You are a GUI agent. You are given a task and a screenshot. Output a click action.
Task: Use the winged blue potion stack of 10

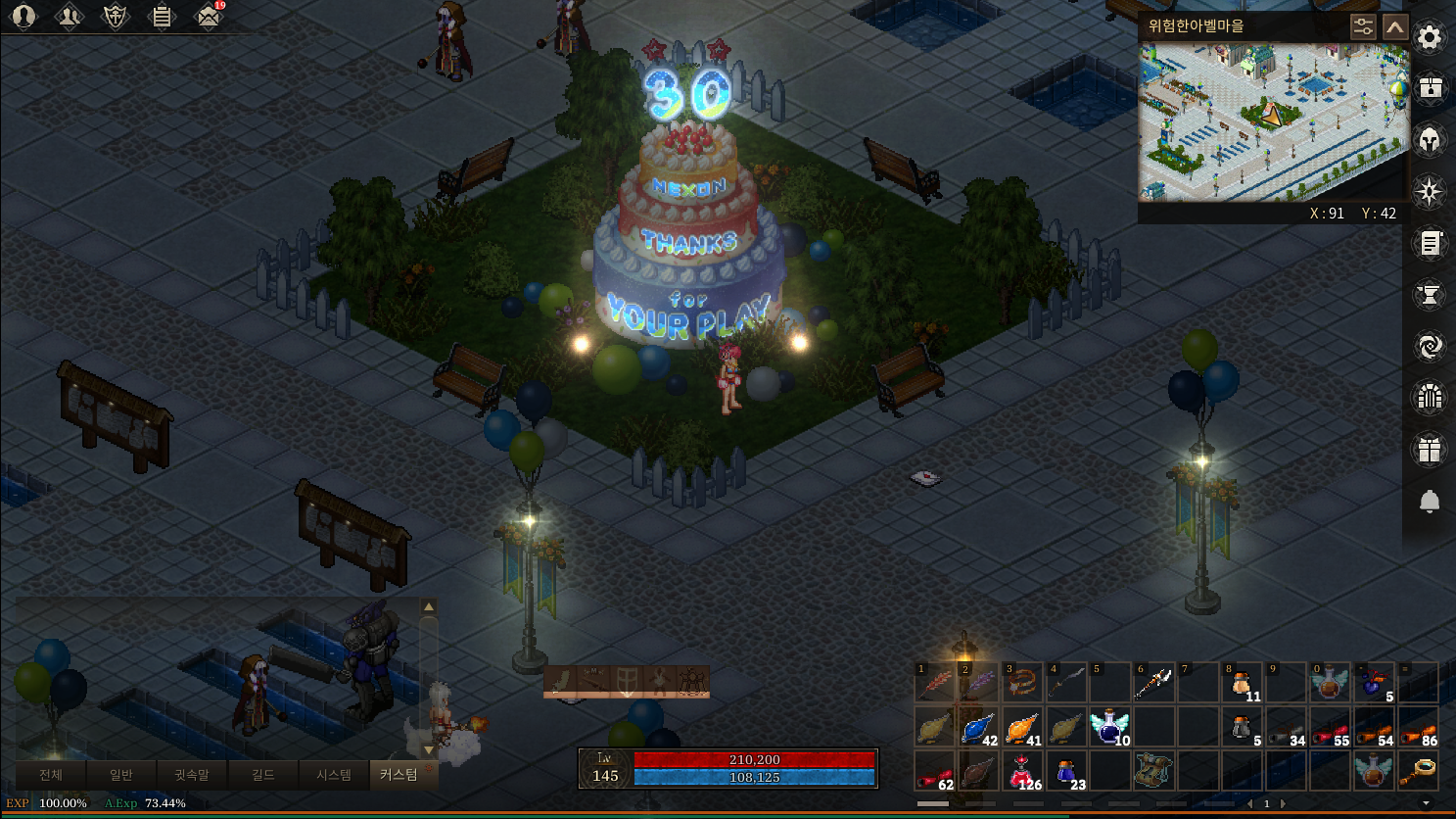tap(1109, 728)
